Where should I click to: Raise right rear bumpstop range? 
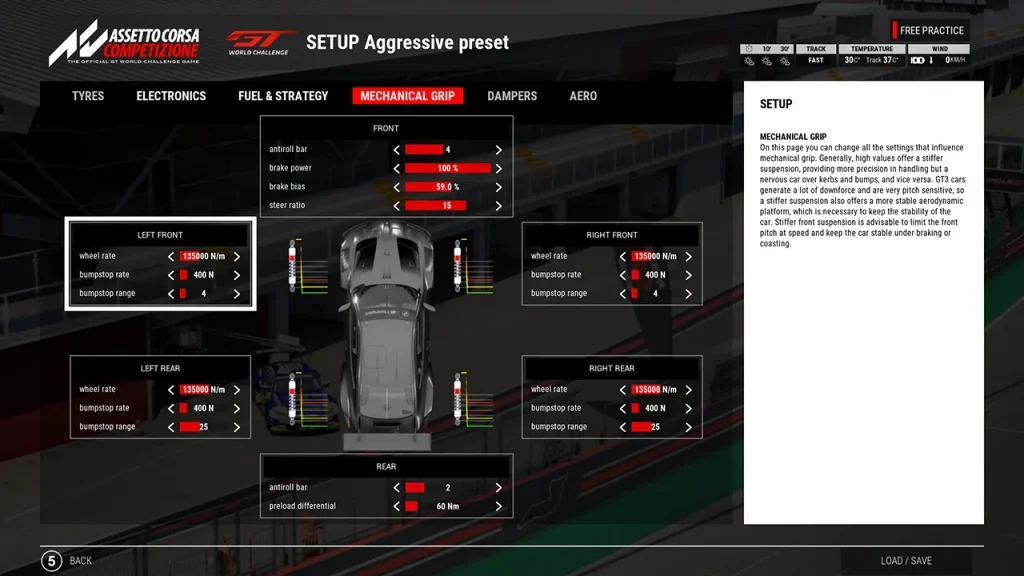pos(688,427)
